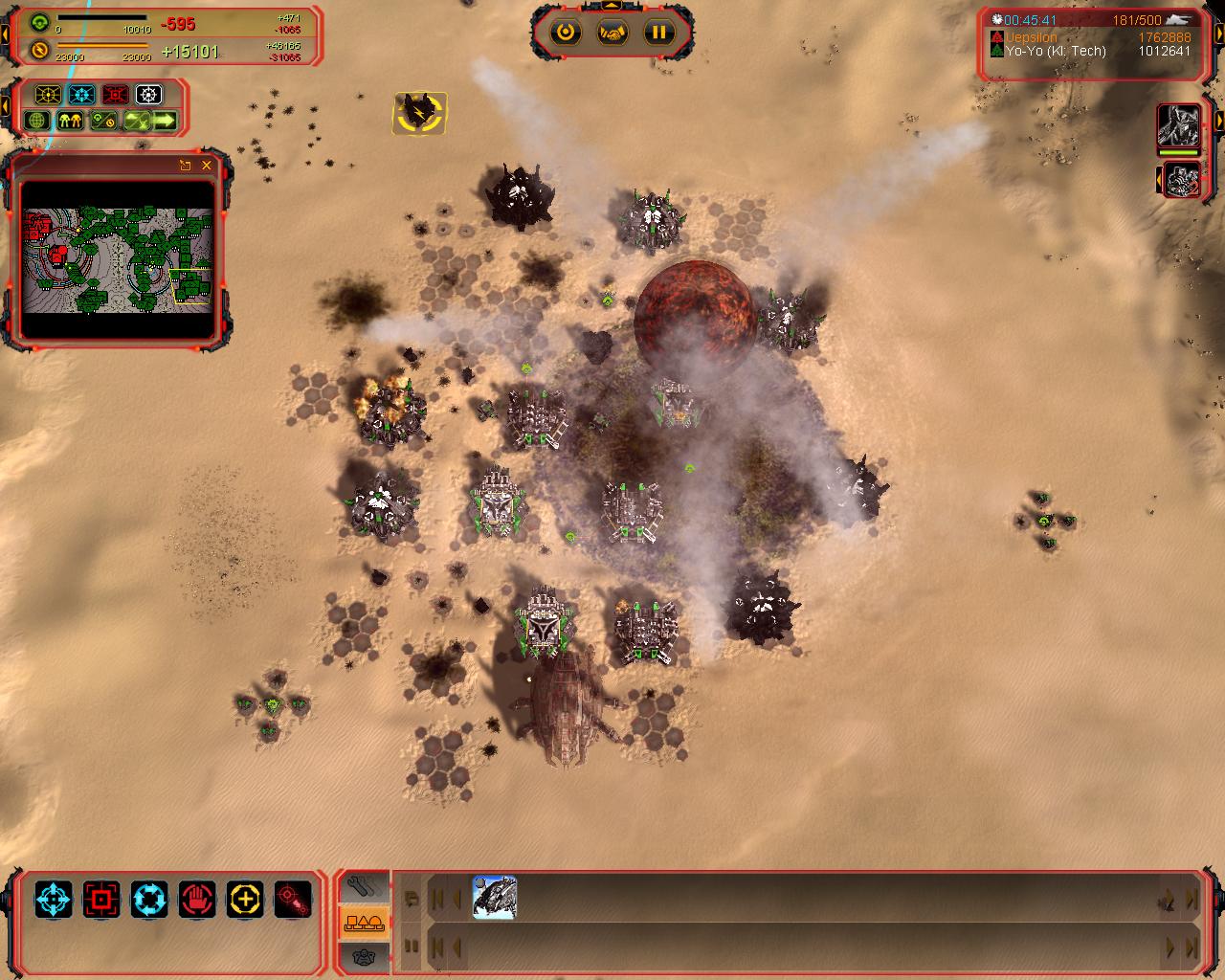Open the main menu power button
The width and height of the screenshot is (1225, 980).
coord(567,33)
